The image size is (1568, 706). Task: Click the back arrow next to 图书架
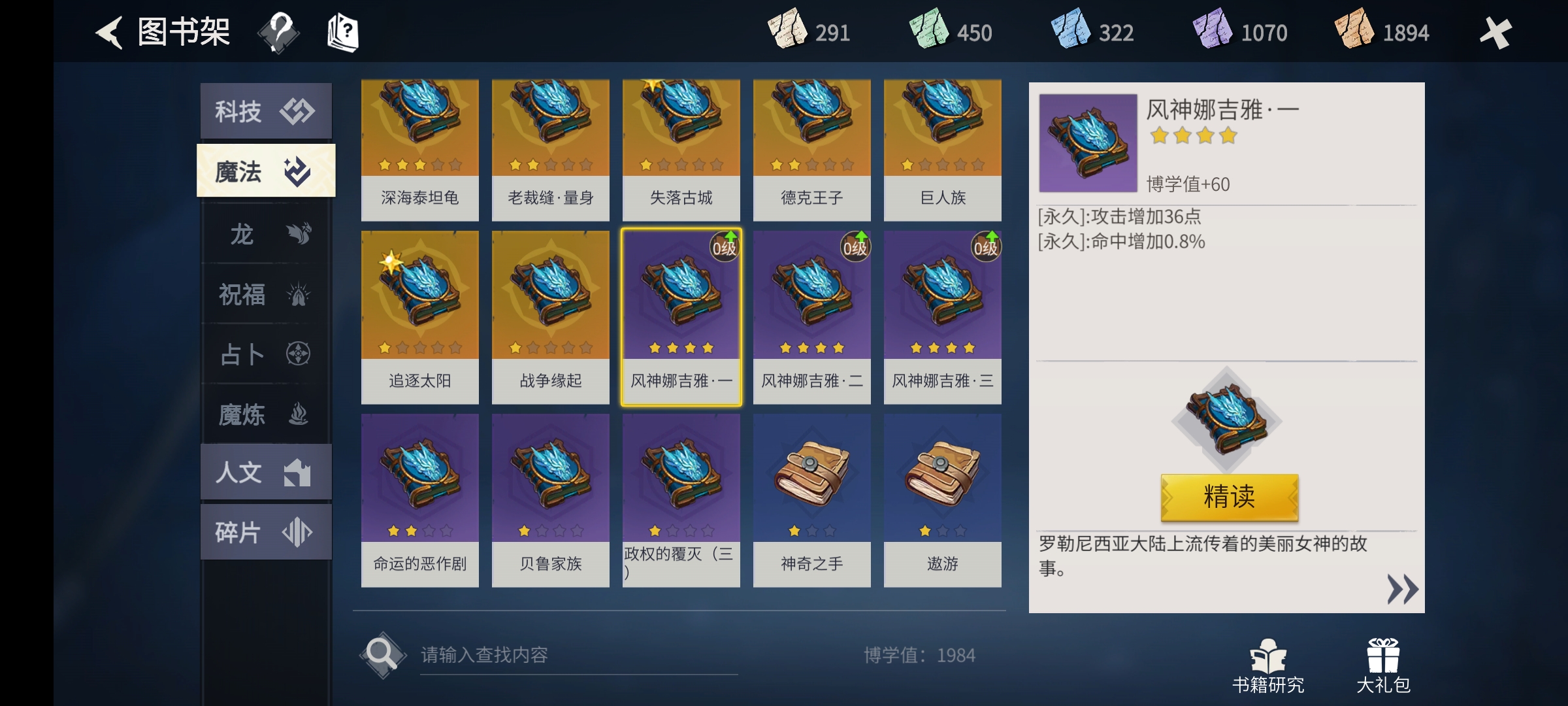(x=110, y=31)
